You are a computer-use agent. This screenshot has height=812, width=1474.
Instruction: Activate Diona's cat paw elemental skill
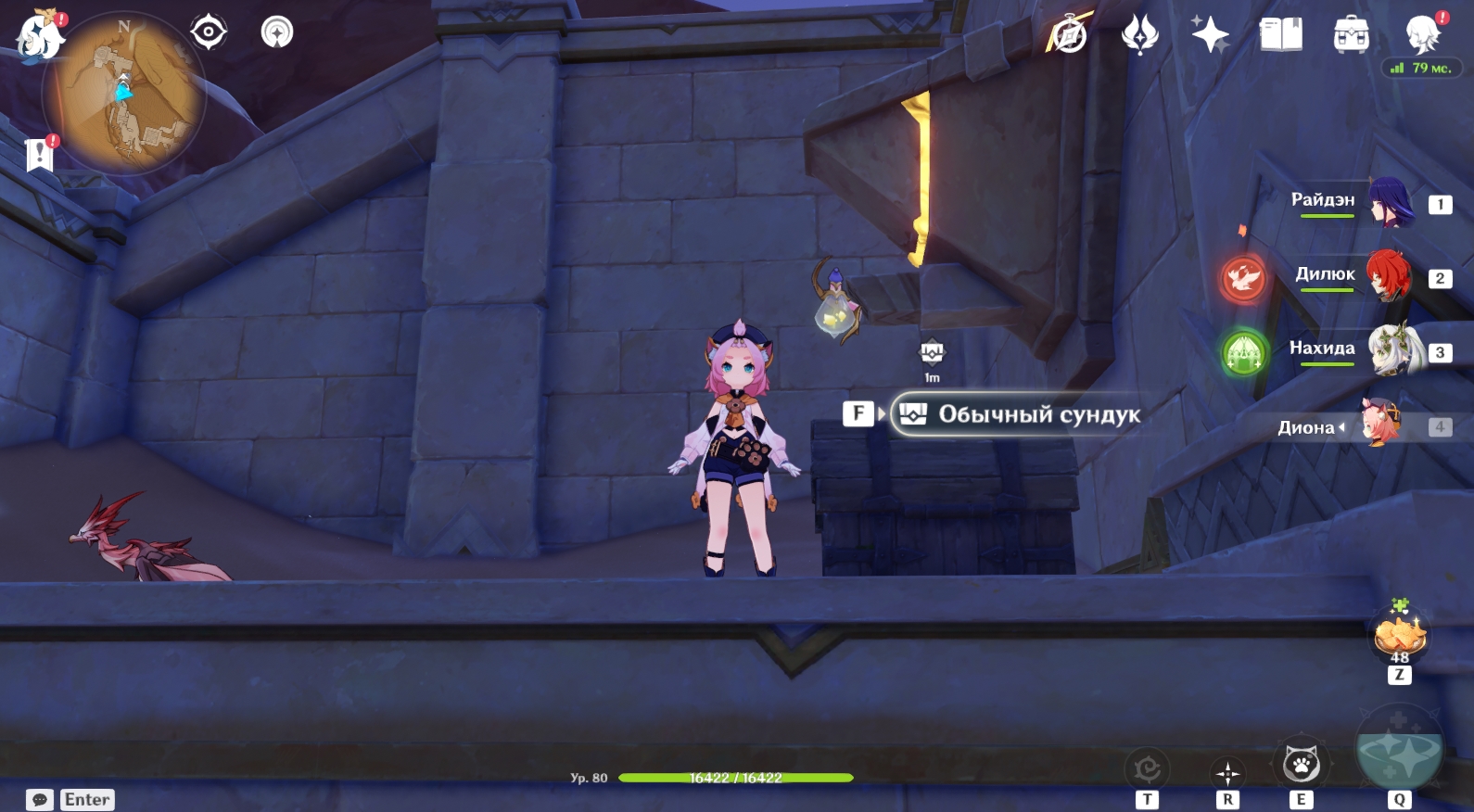click(x=1301, y=766)
